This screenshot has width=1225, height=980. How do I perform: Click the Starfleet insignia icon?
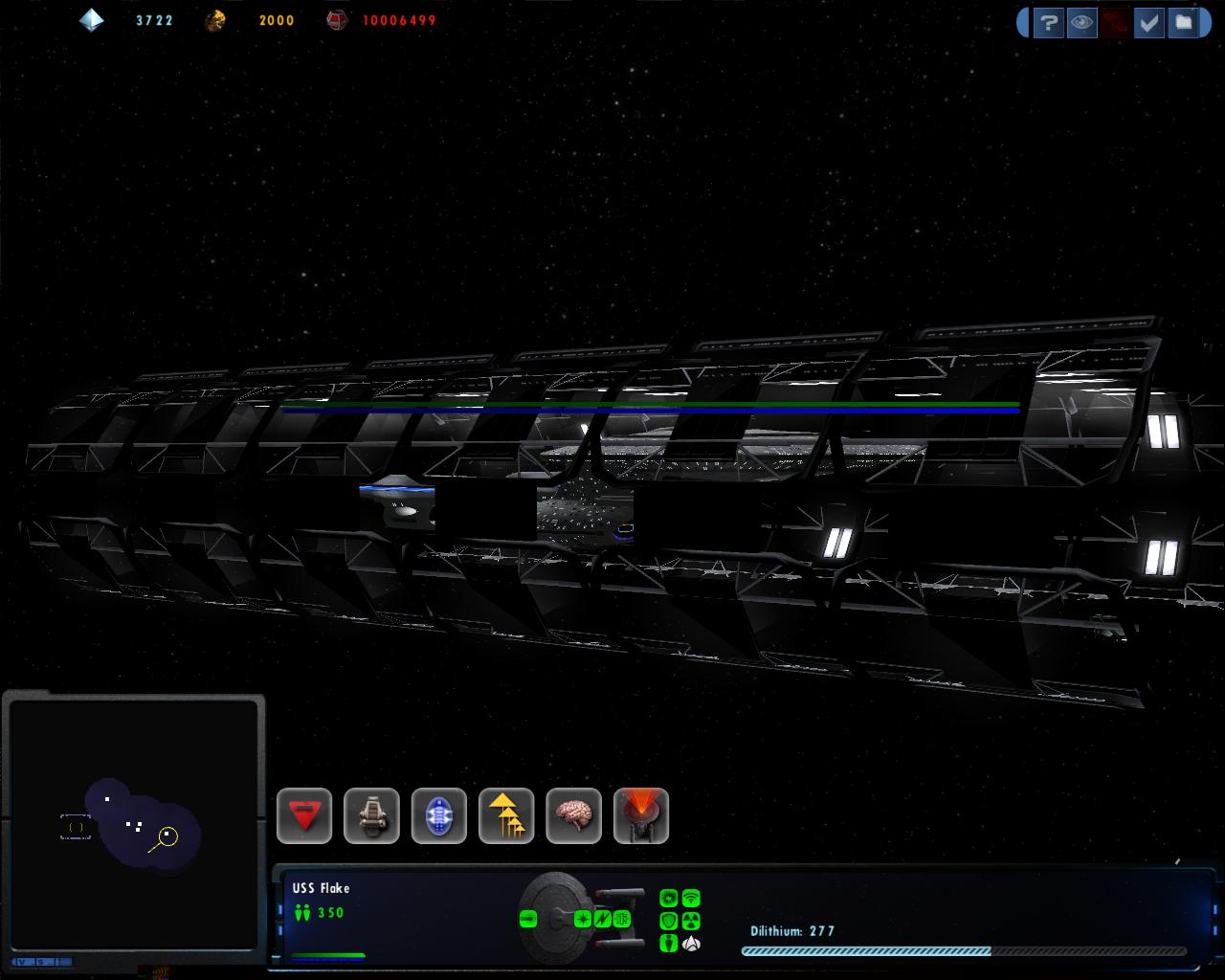[x=691, y=944]
